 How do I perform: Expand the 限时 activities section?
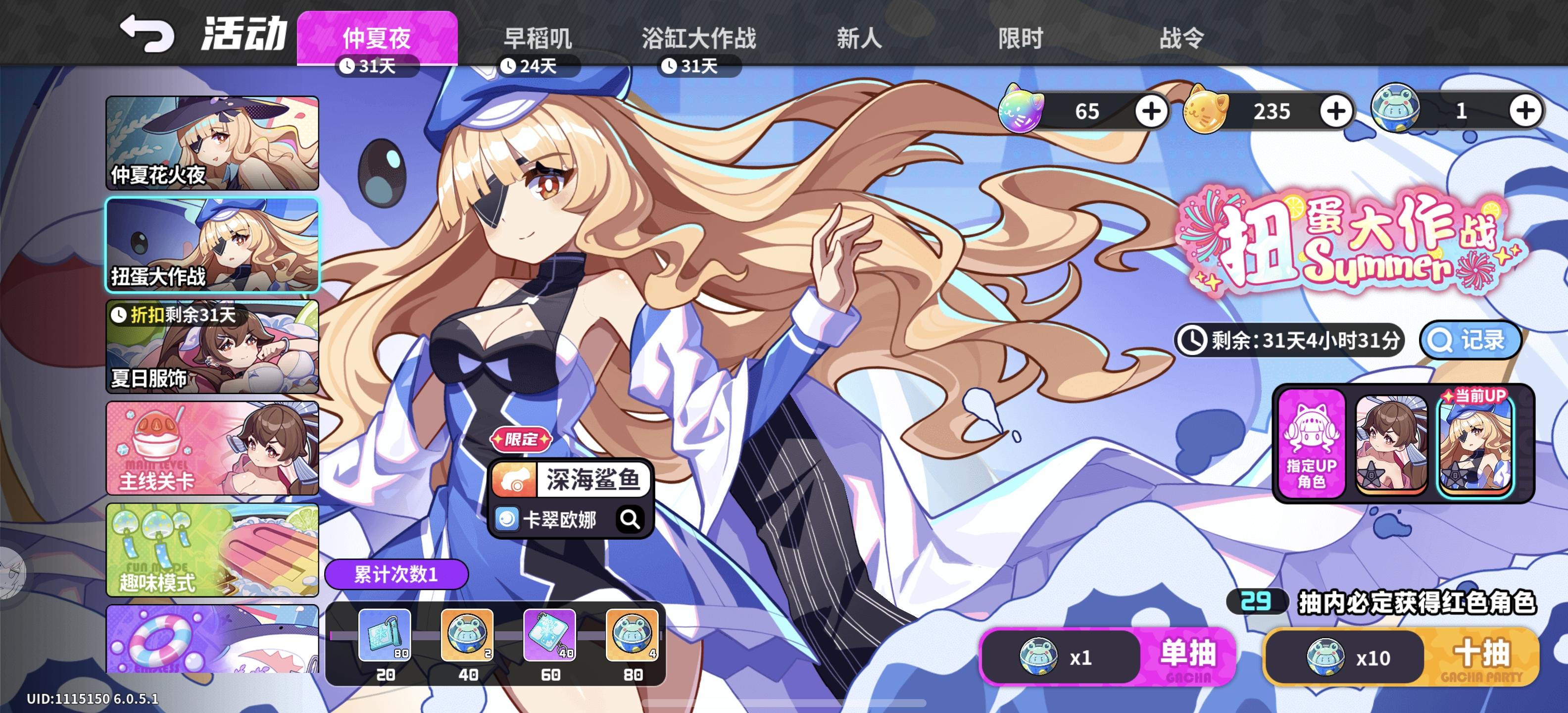pyautogui.click(x=1020, y=38)
